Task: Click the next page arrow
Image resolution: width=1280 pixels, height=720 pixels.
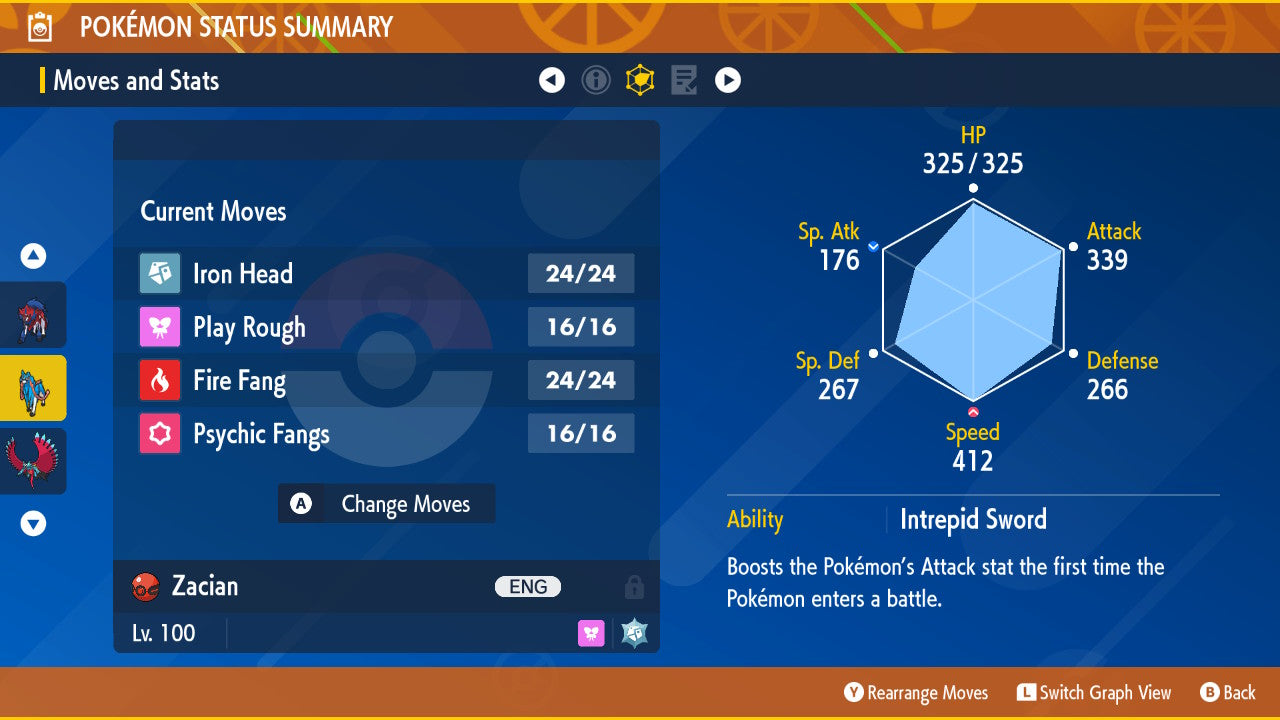Action: [x=728, y=80]
